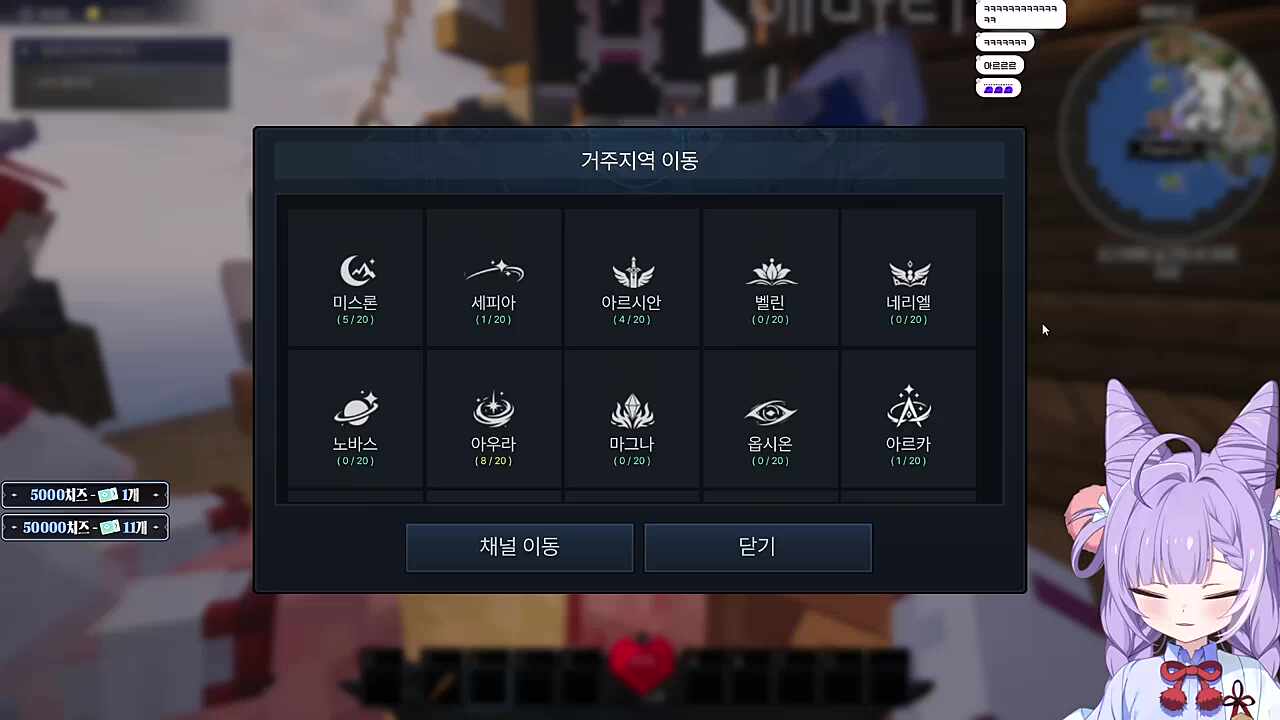Screen dimensions: 1280x720
Task: Click the 거주지역 이동 title header bar
Action: 639,160
